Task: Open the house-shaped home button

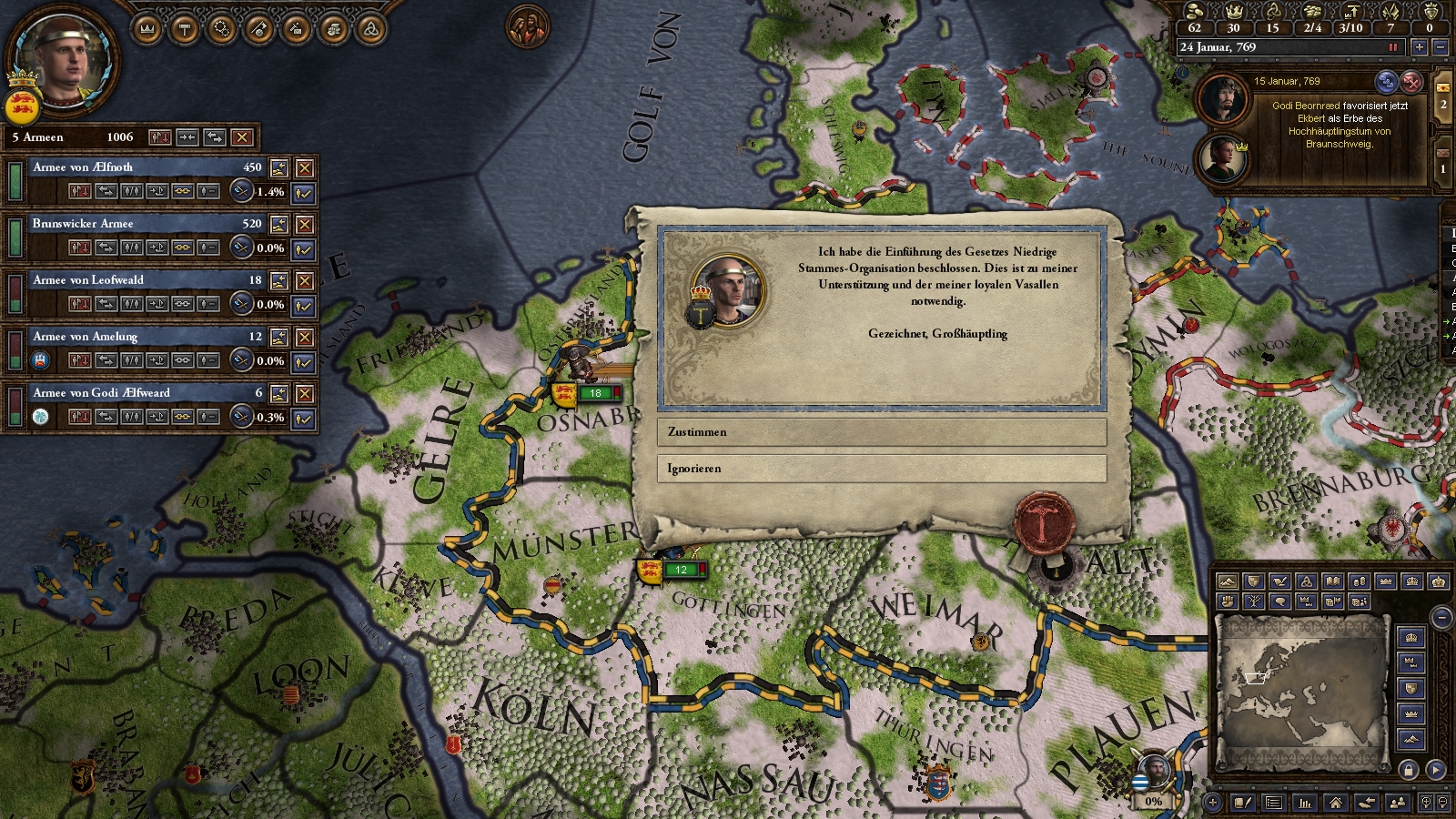Action: point(1335,802)
